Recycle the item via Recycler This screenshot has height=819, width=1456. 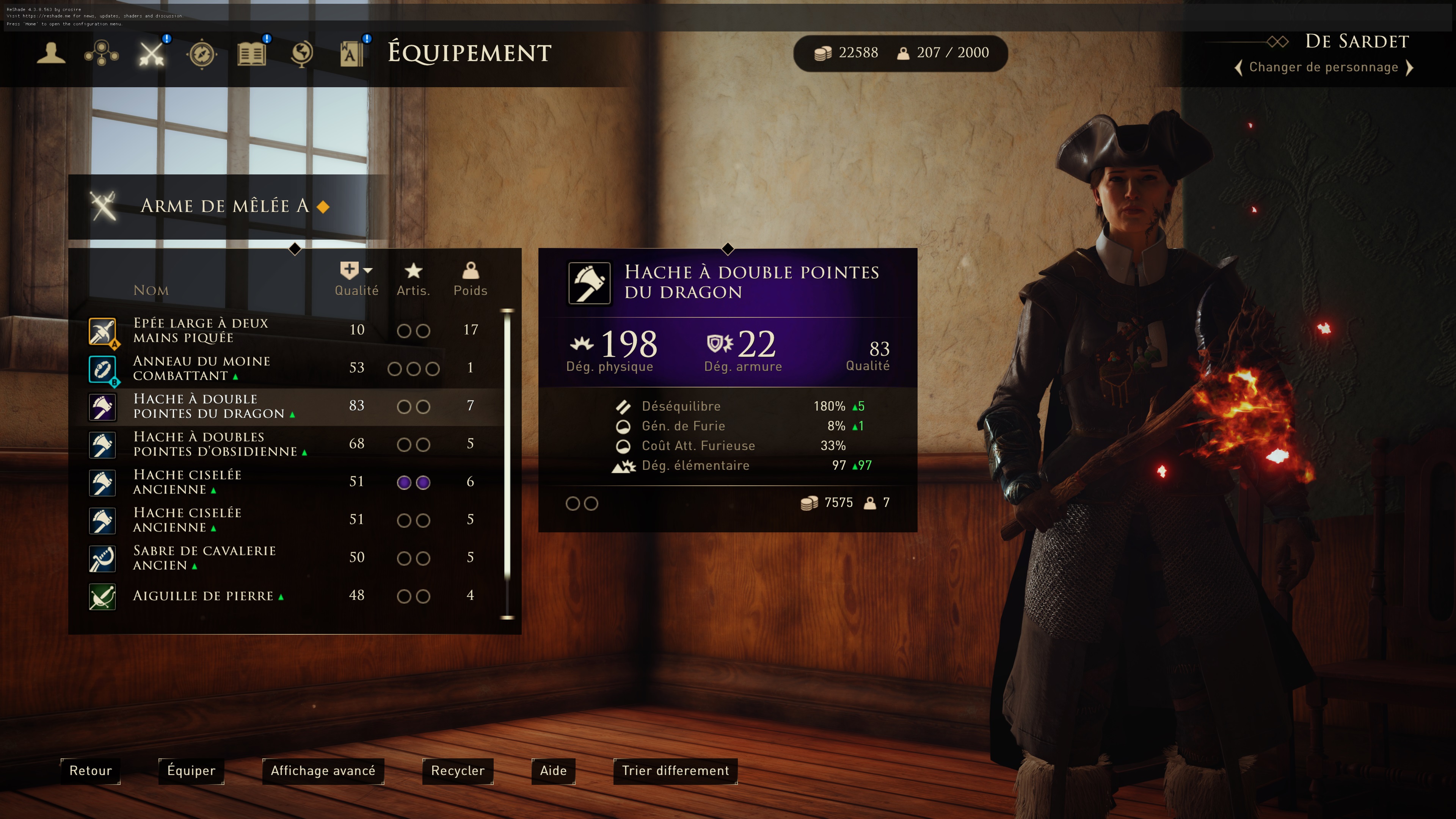tap(457, 771)
